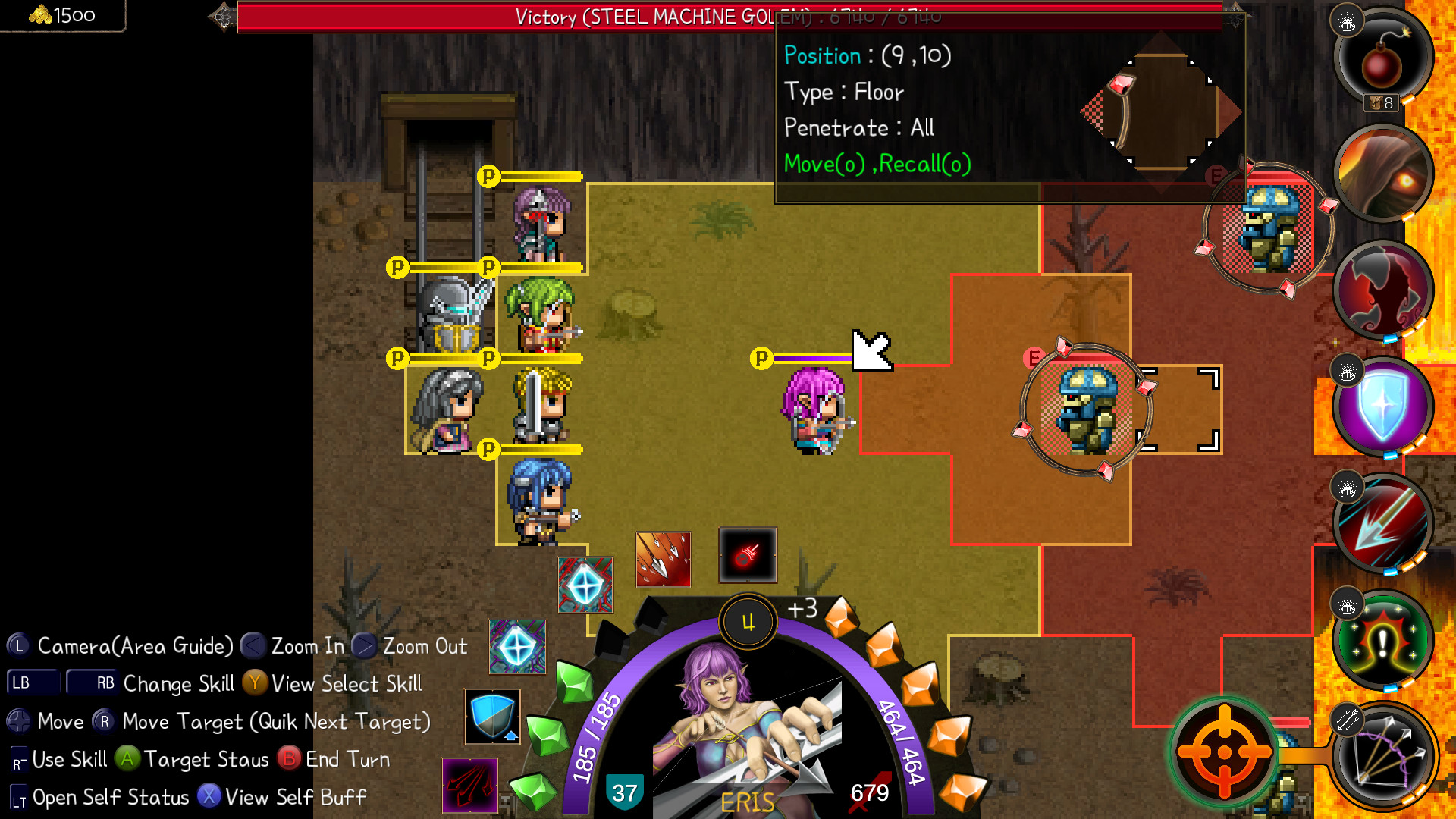Click the red arrow volley buff icon
Screen dimensions: 1456x819
coord(661,561)
